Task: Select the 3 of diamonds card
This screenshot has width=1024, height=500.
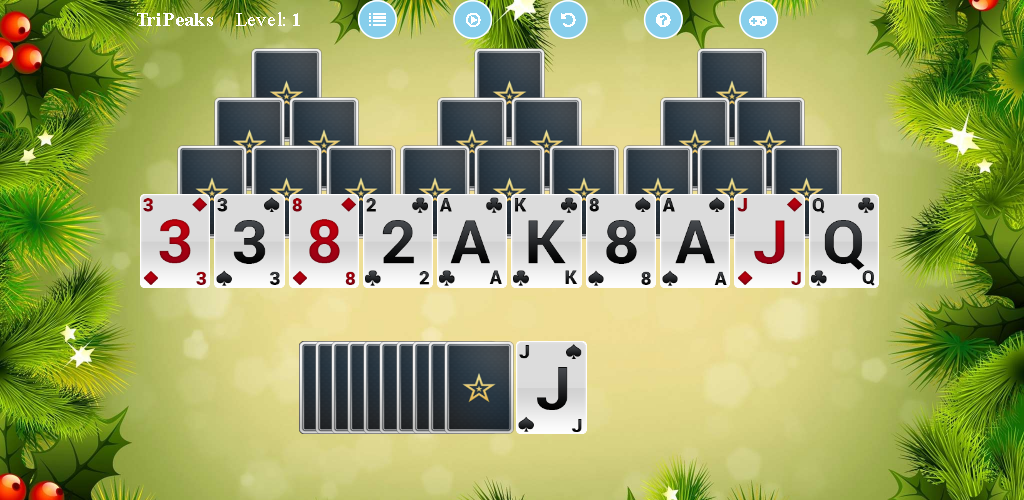Action: 175,242
